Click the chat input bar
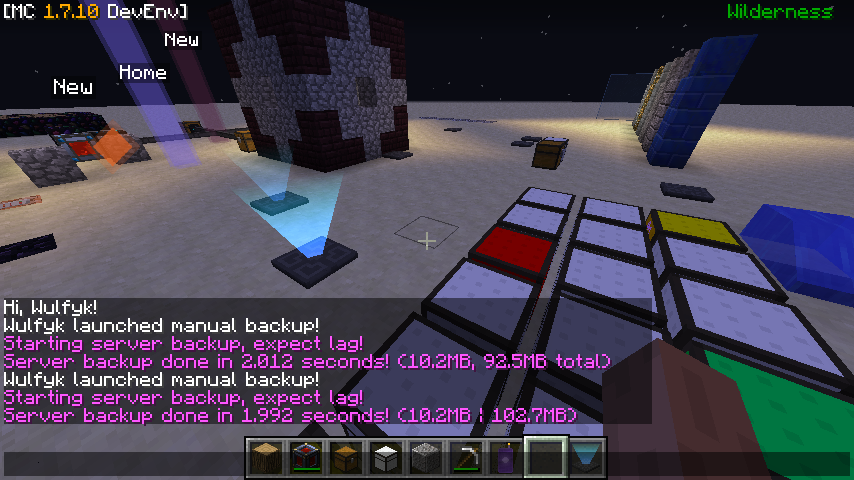 pyautogui.click(x=120, y=464)
